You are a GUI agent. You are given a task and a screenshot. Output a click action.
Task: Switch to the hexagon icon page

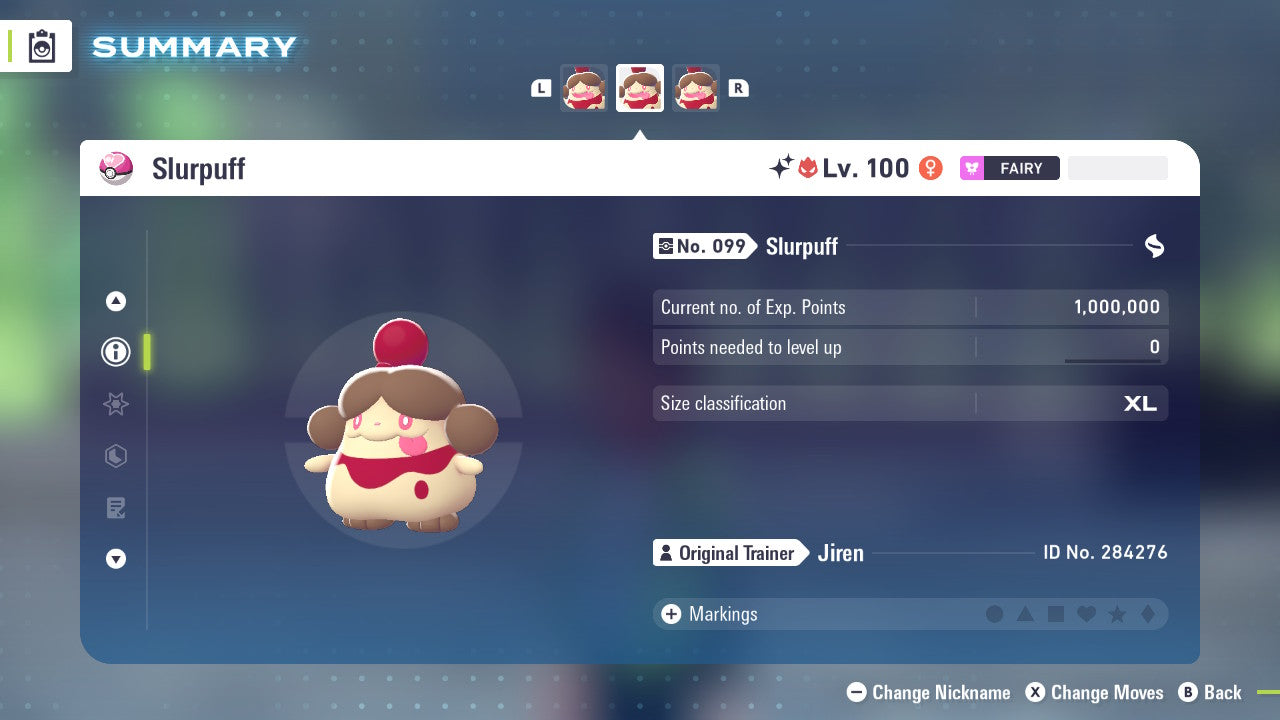pyautogui.click(x=116, y=456)
